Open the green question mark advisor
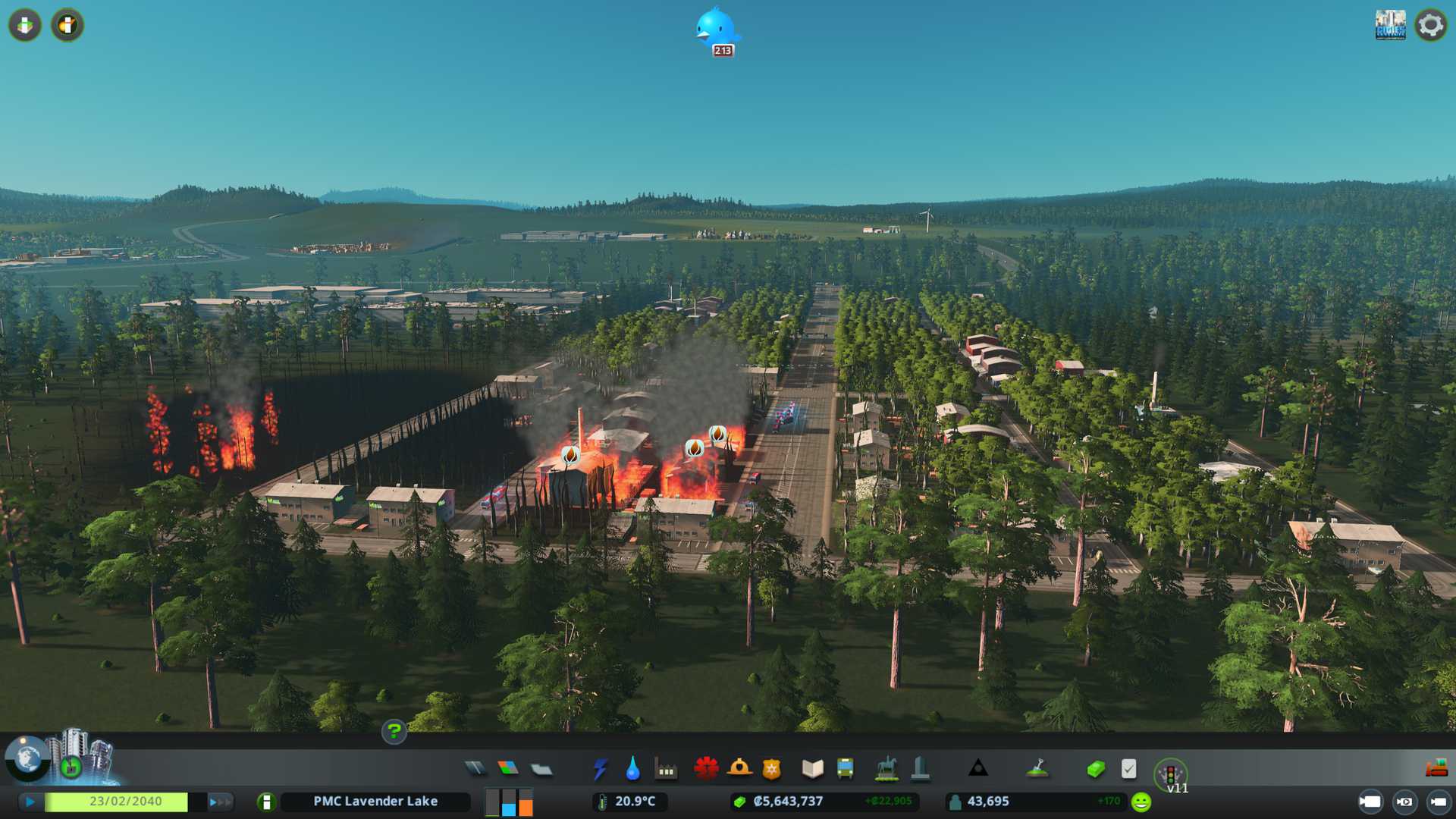1456x819 pixels. pos(394,731)
